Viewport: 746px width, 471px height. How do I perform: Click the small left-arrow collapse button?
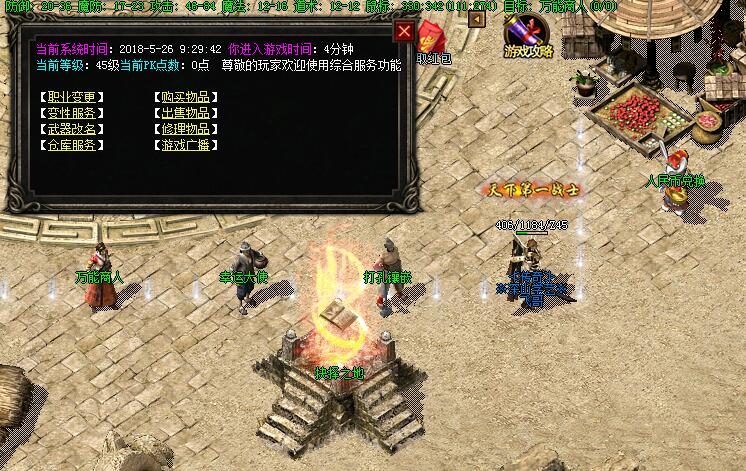click(477, 18)
